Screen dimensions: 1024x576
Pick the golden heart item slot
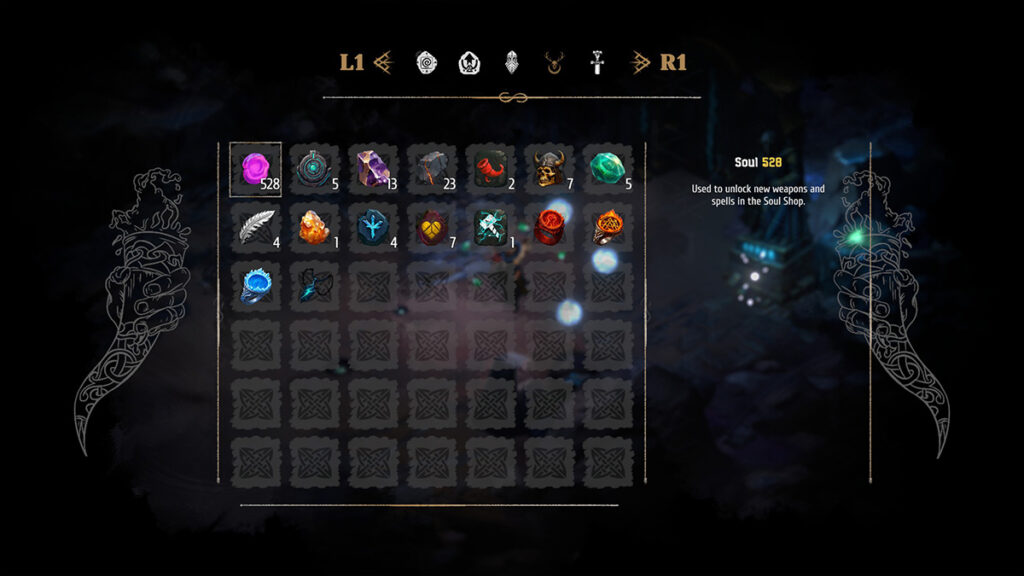point(432,227)
